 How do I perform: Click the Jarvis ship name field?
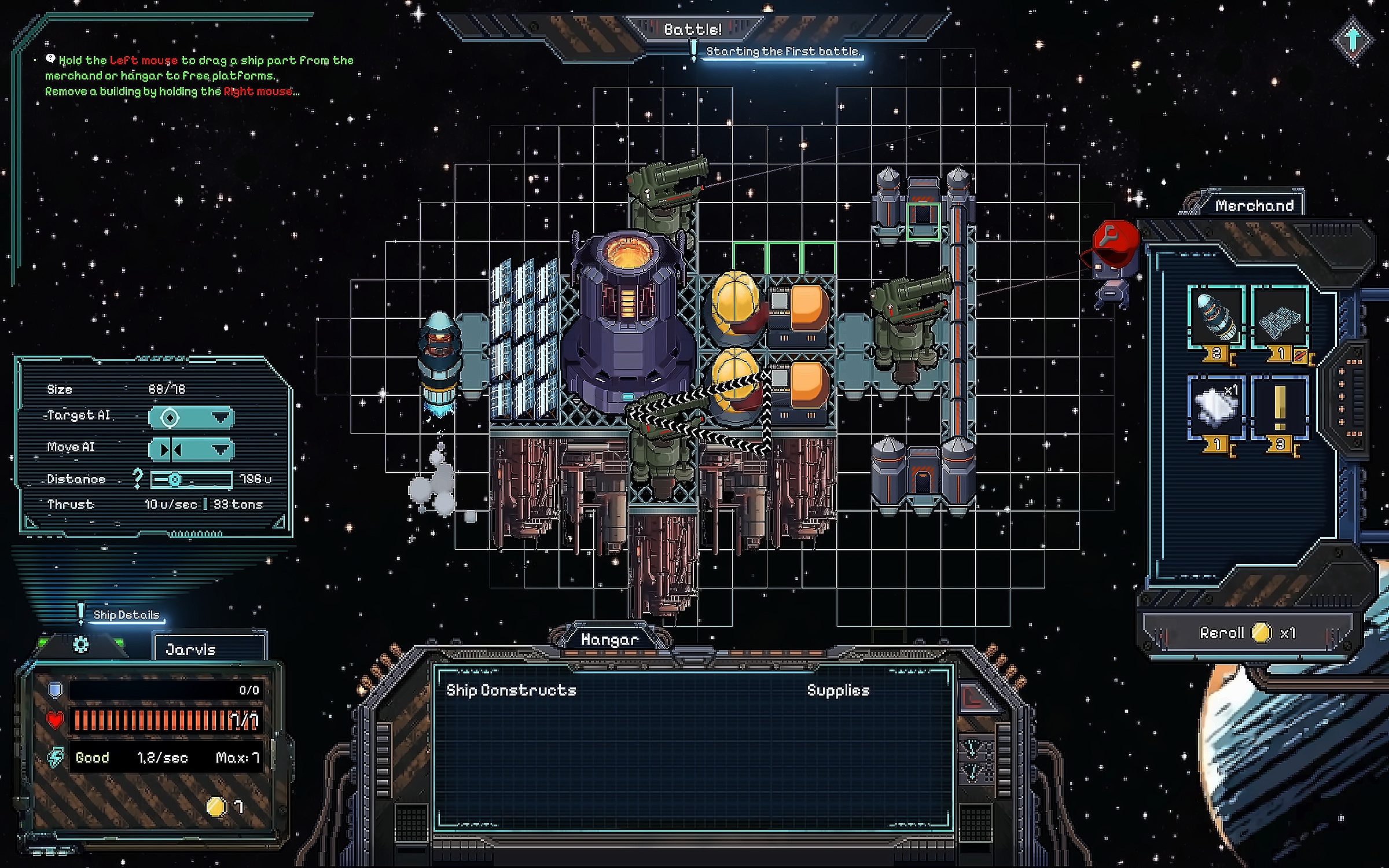[210, 649]
